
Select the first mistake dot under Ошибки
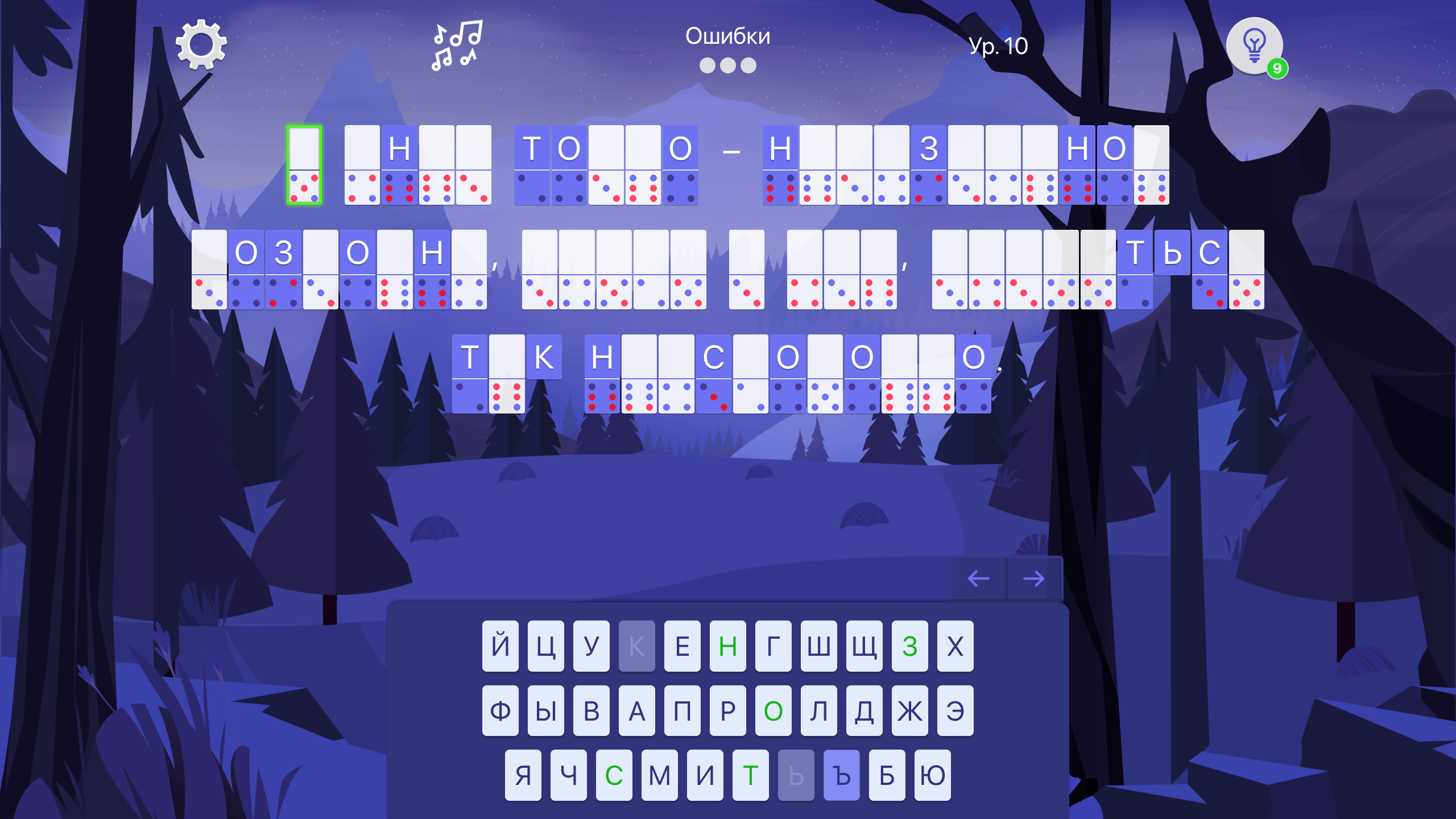[706, 67]
